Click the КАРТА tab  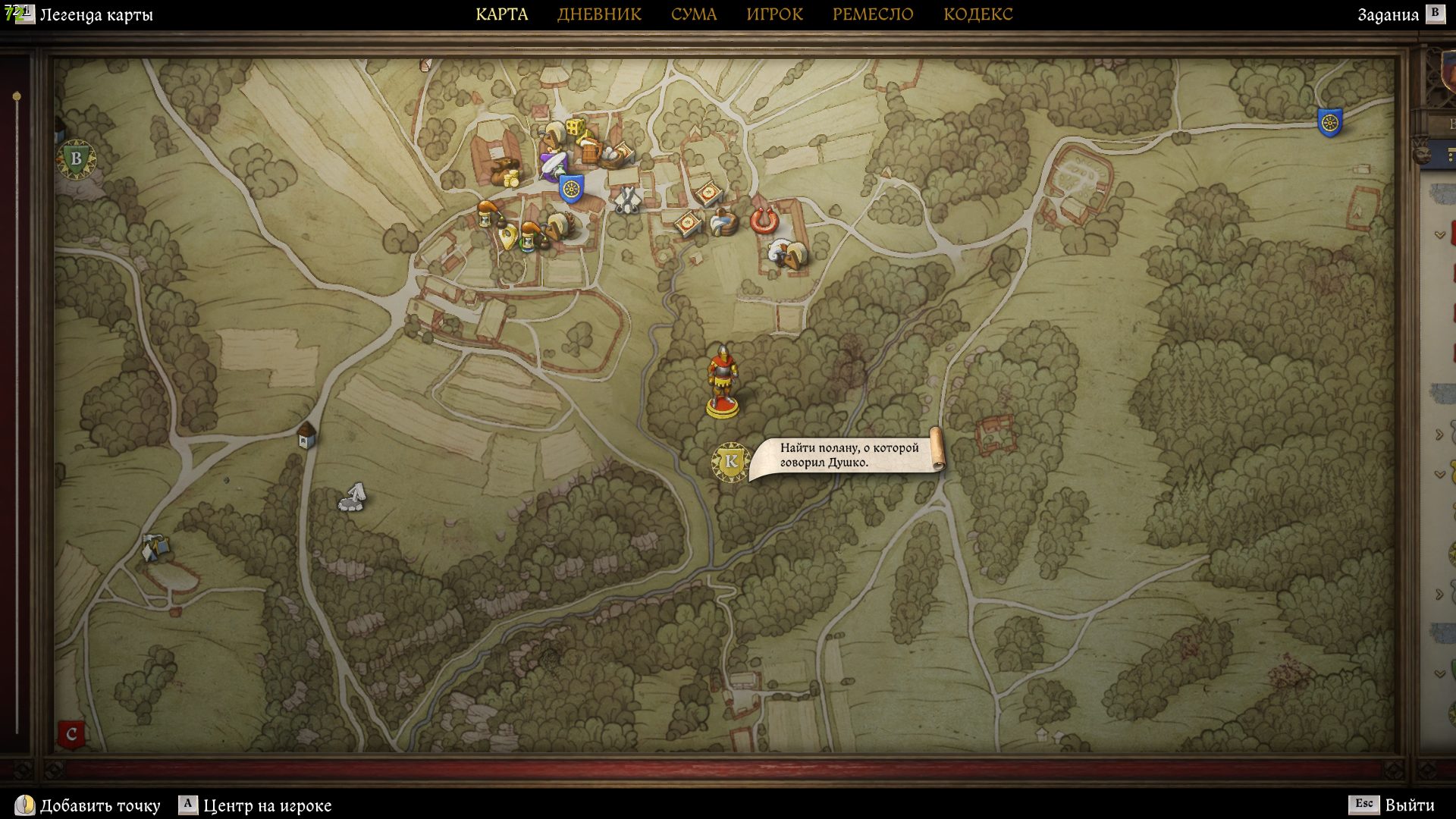pos(501,14)
